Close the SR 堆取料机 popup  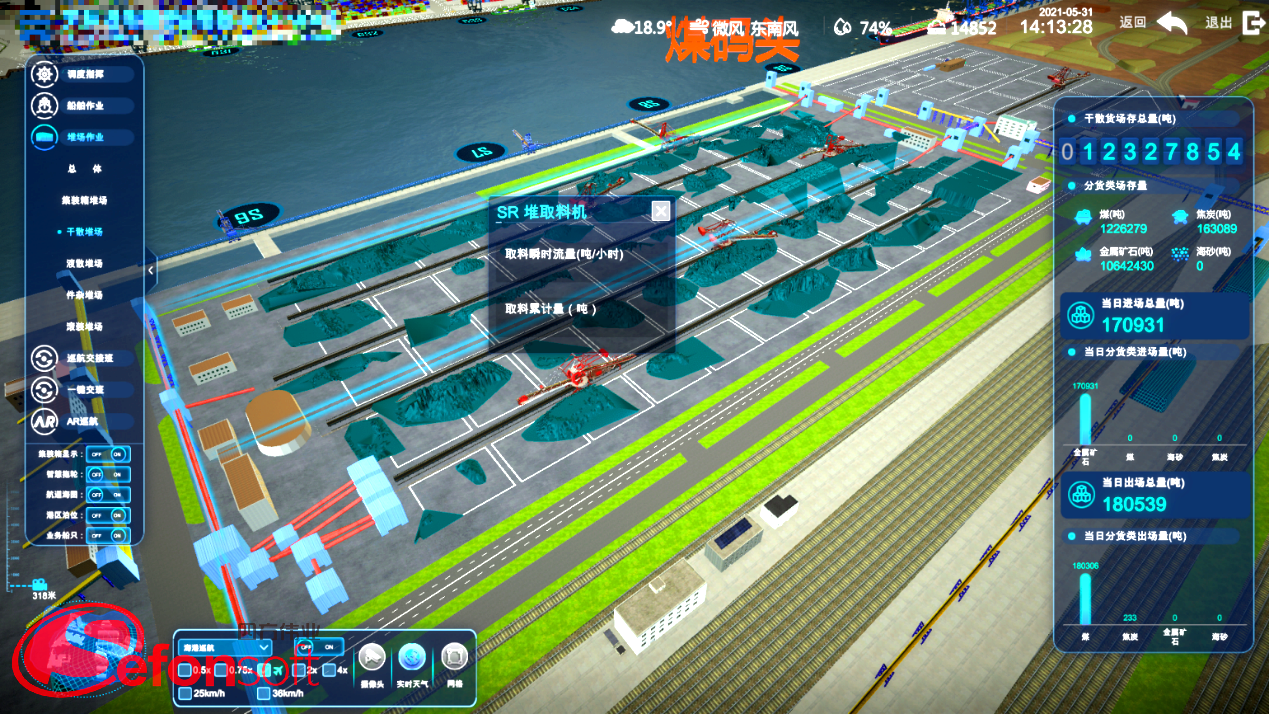click(x=660, y=211)
